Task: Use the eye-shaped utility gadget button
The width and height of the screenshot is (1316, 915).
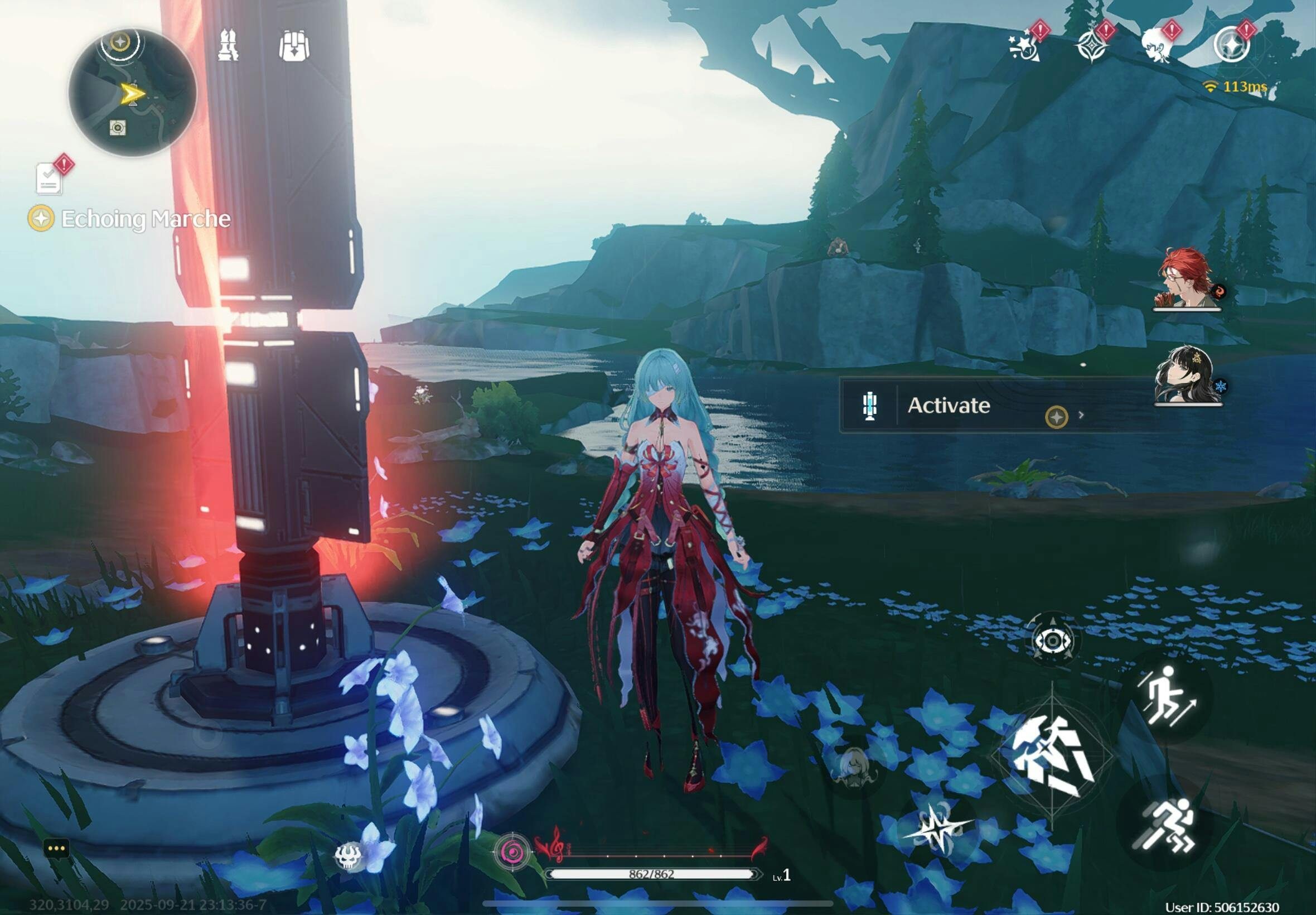Action: 1052,641
